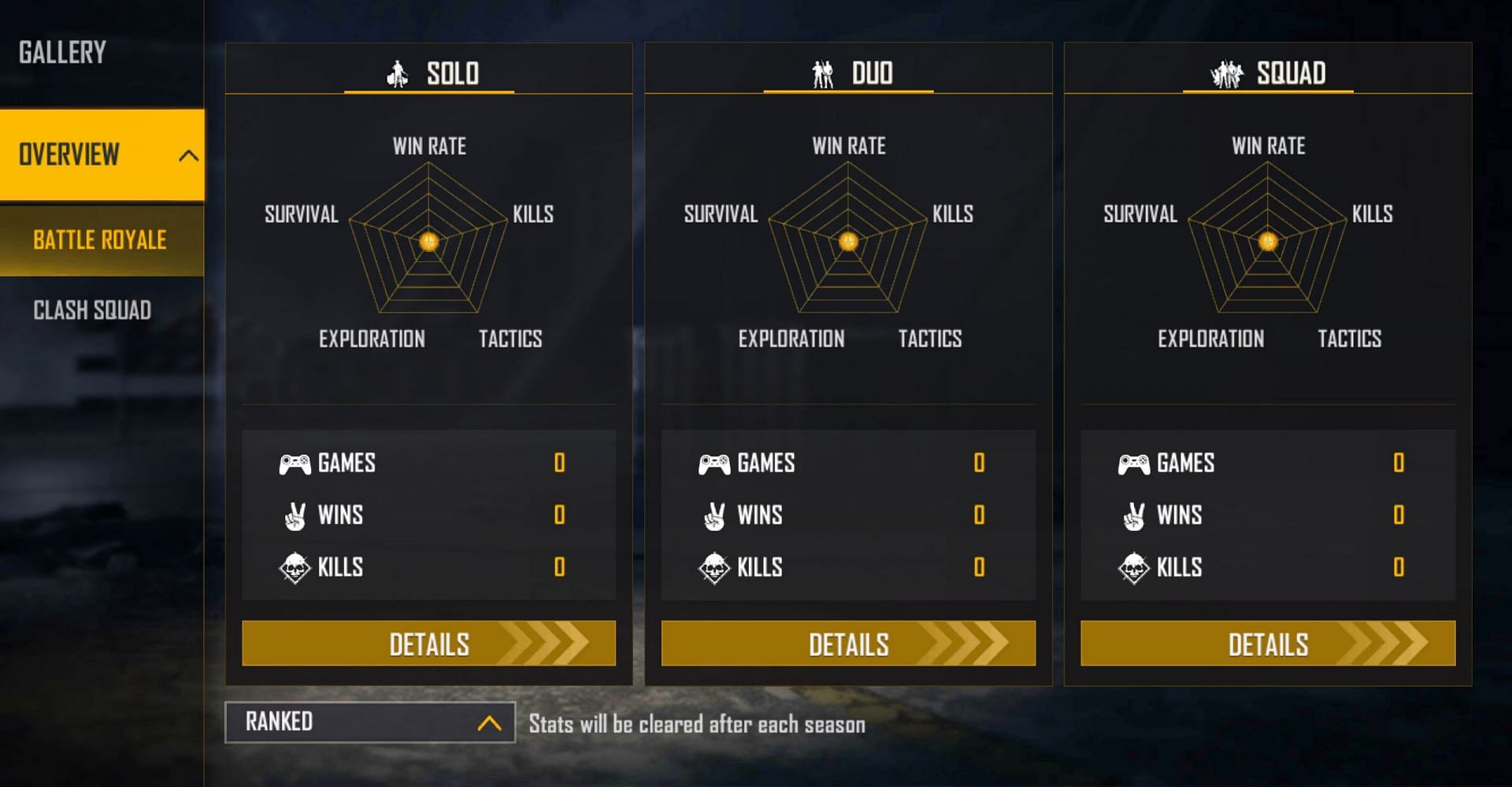1512x787 pixels.
Task: Select the Battle Royale tab
Action: coord(99,240)
